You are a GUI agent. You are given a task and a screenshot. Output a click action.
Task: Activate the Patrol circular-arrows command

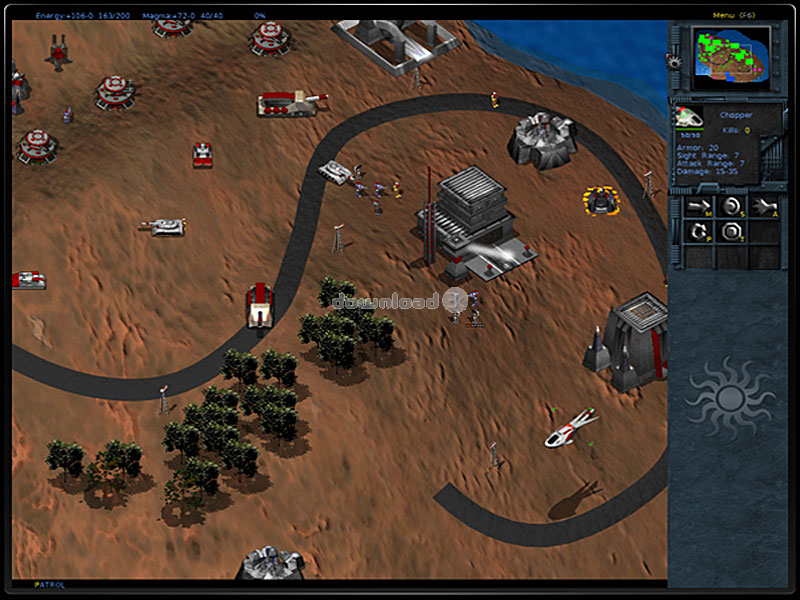tap(699, 233)
